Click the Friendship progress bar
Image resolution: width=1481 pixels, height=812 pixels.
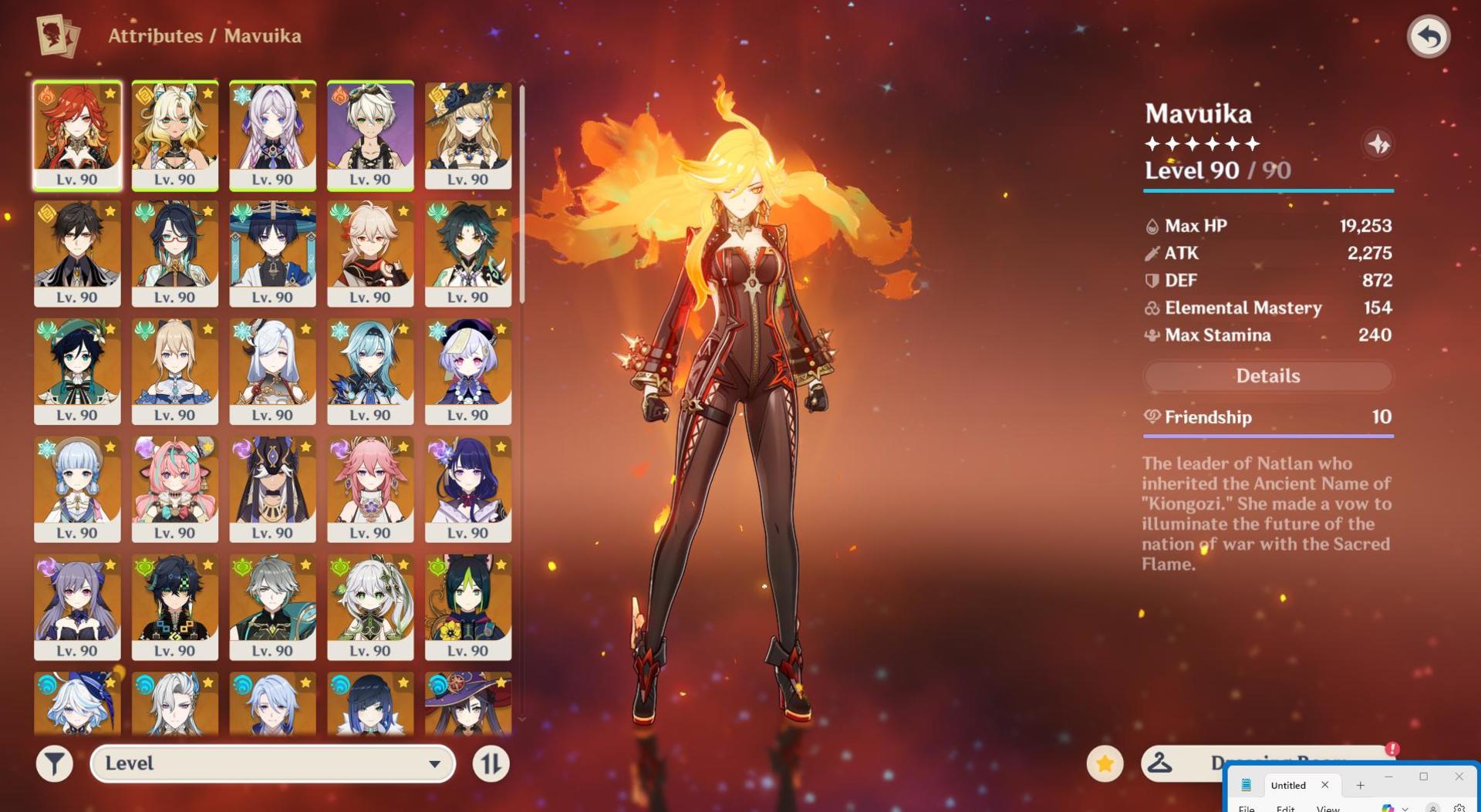(1267, 437)
